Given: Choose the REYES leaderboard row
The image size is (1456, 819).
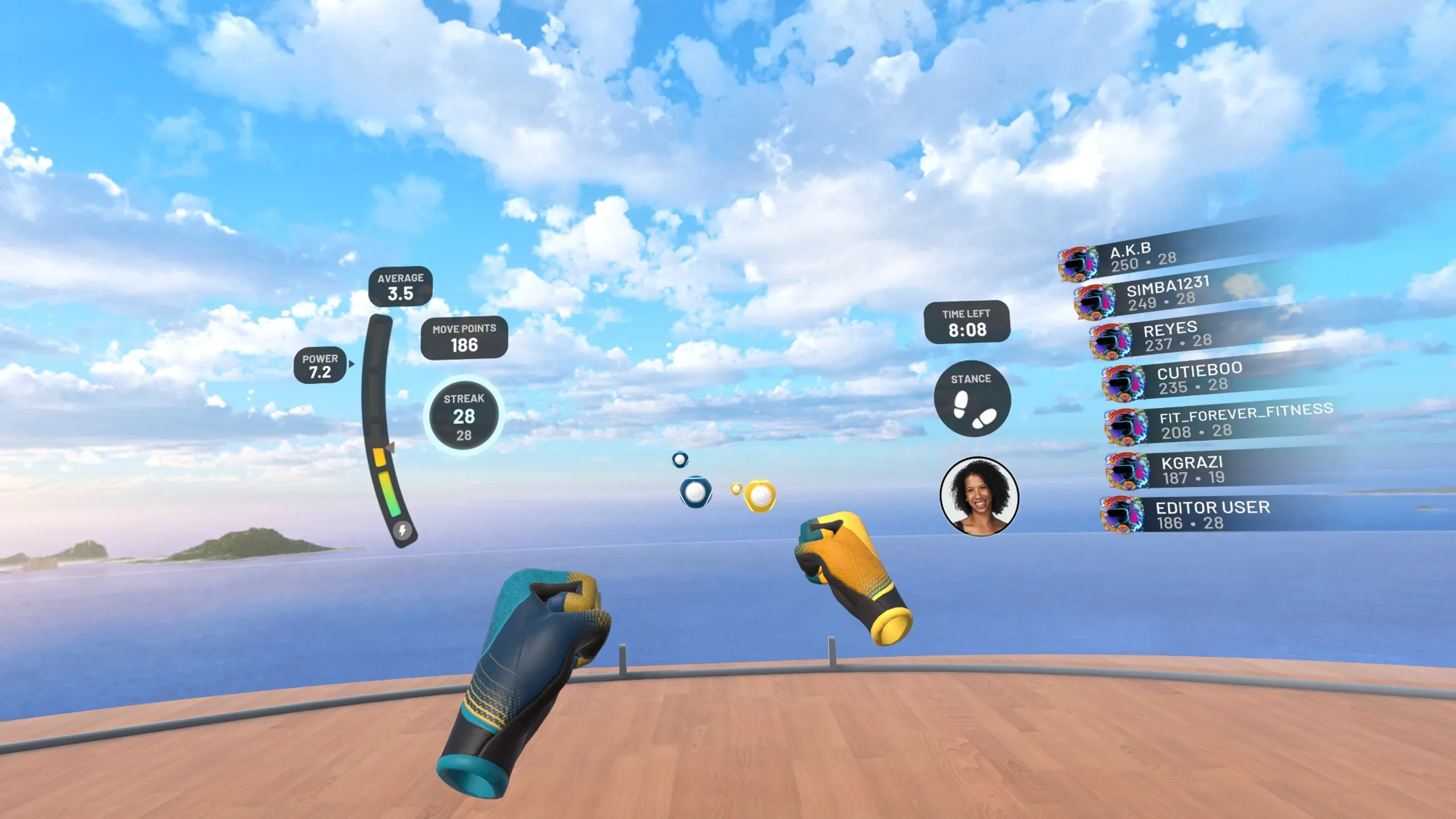Looking at the screenshot, I should click(1177, 336).
